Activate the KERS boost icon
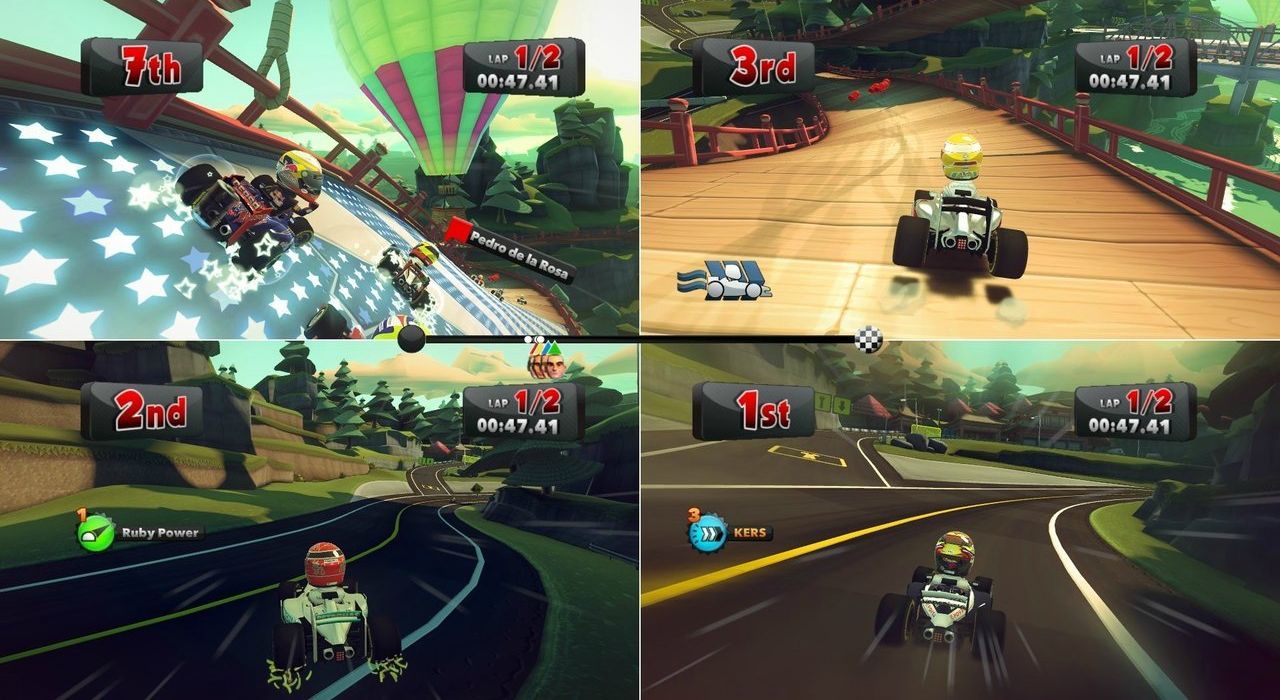This screenshot has height=700, width=1280. coord(706,533)
